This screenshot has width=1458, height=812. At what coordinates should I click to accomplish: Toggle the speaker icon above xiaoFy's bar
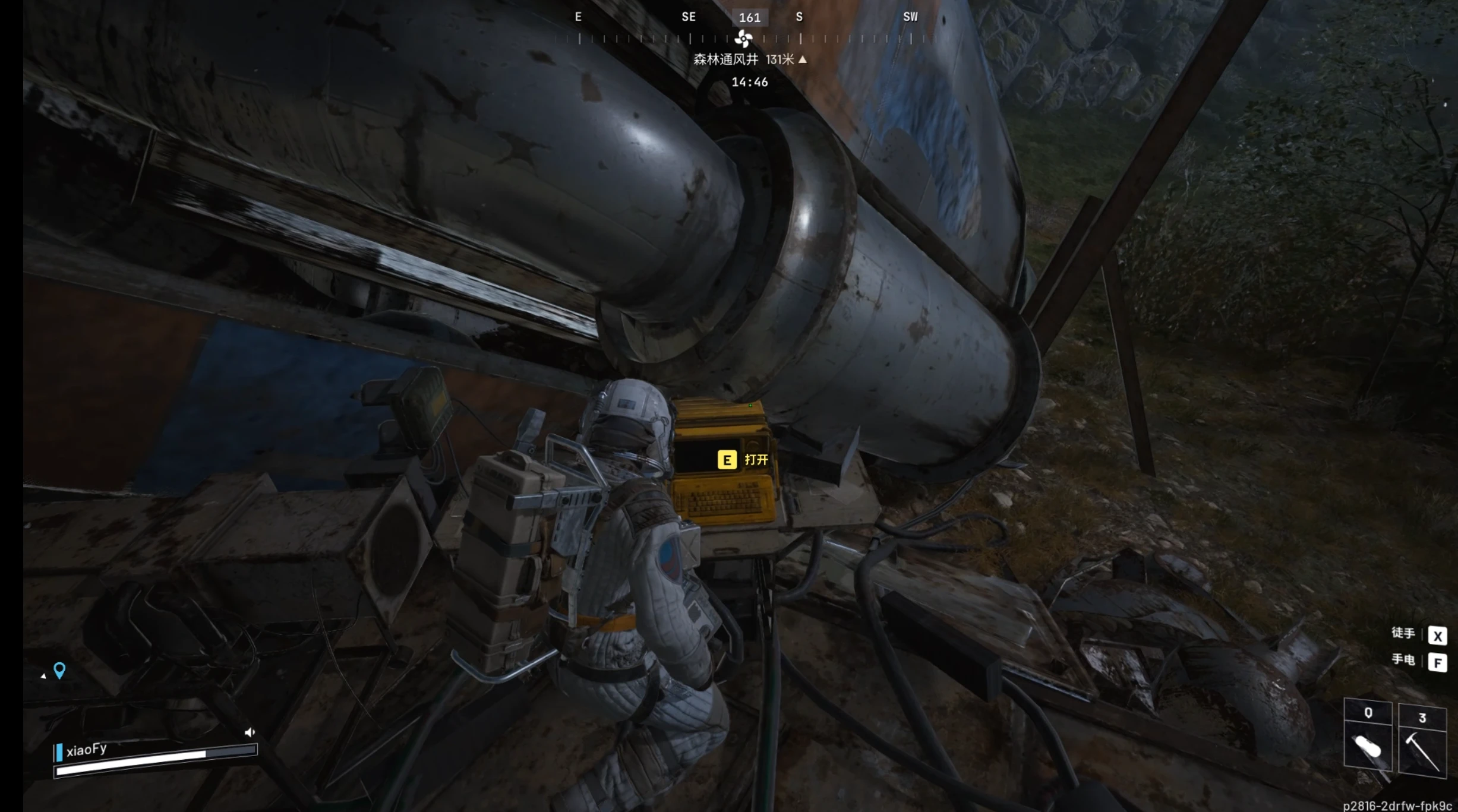click(x=250, y=732)
